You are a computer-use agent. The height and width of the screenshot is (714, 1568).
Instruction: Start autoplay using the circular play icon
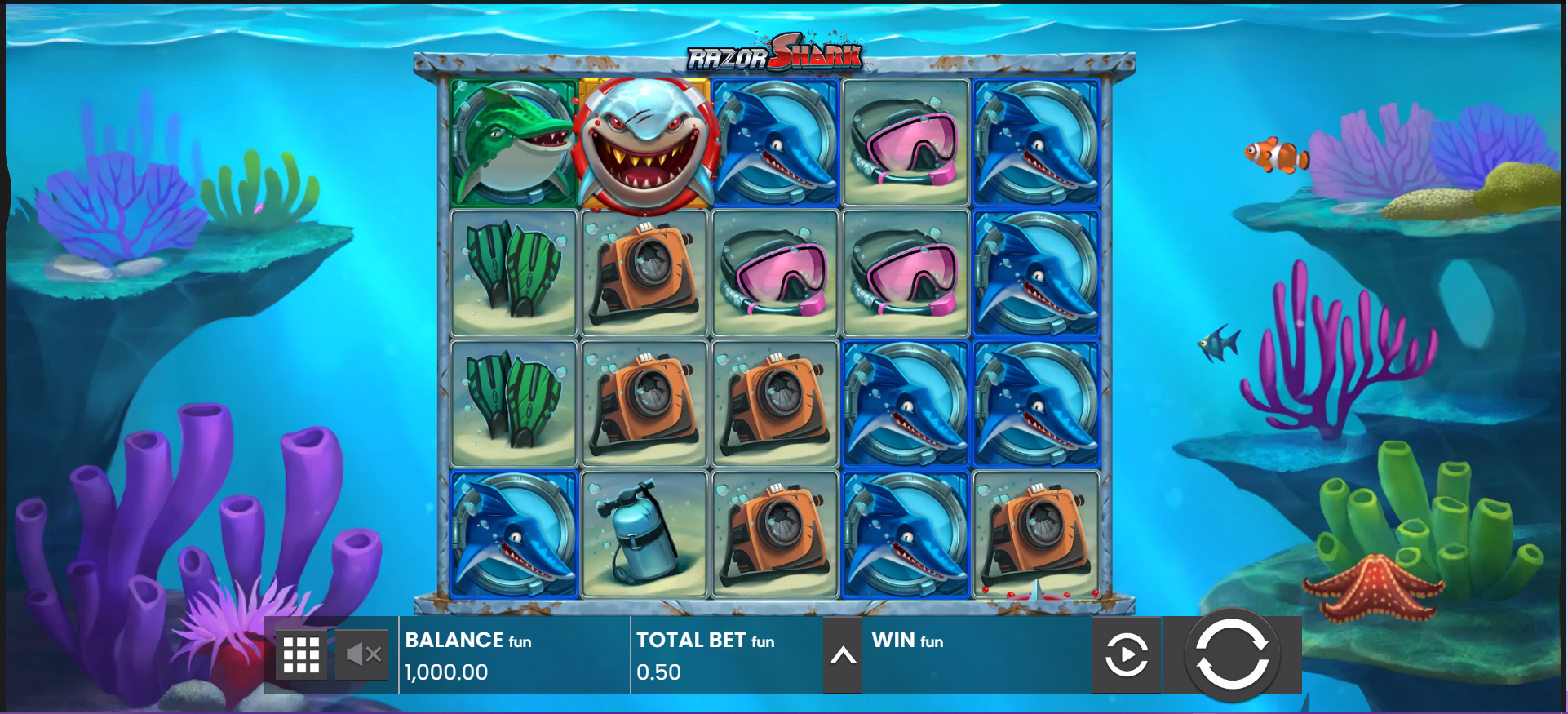click(1127, 654)
